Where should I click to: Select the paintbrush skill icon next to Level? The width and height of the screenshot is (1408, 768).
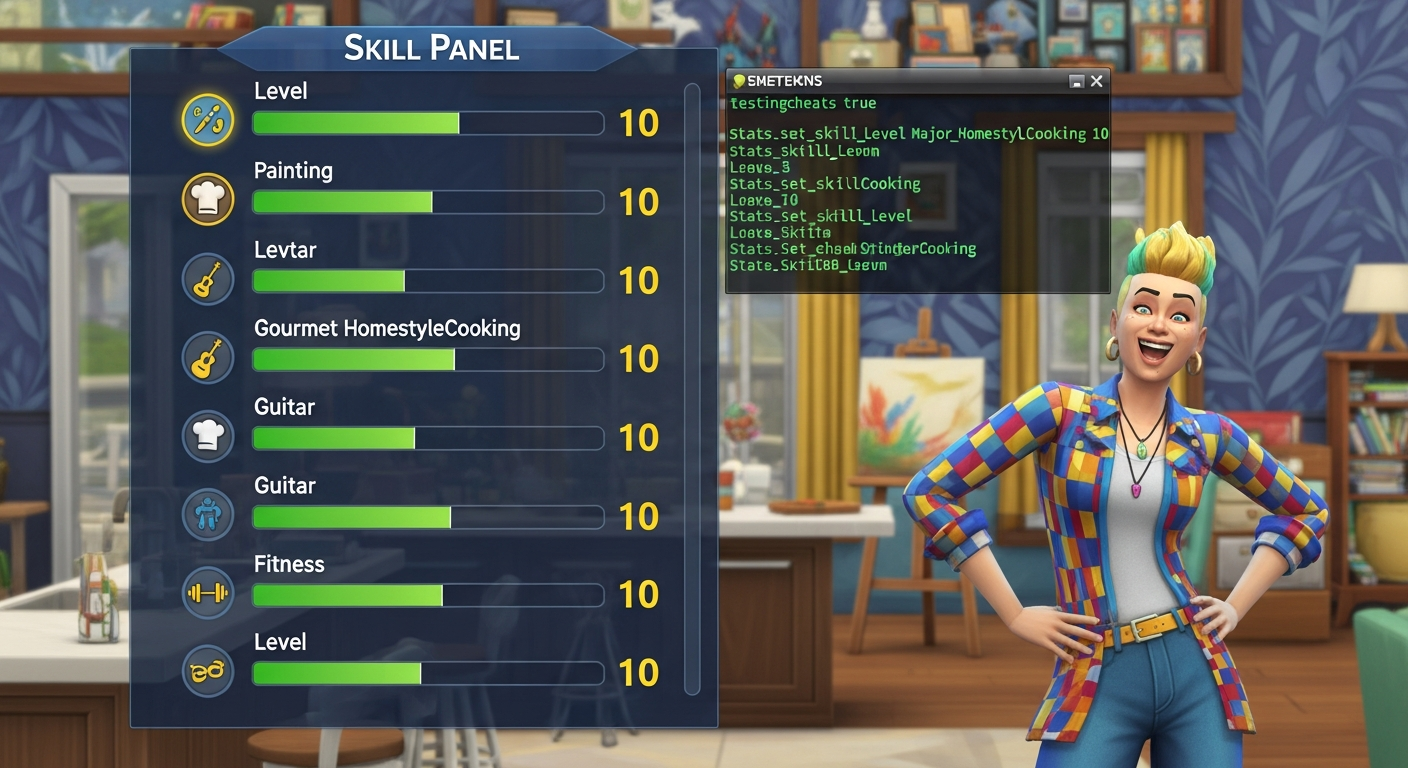click(207, 121)
